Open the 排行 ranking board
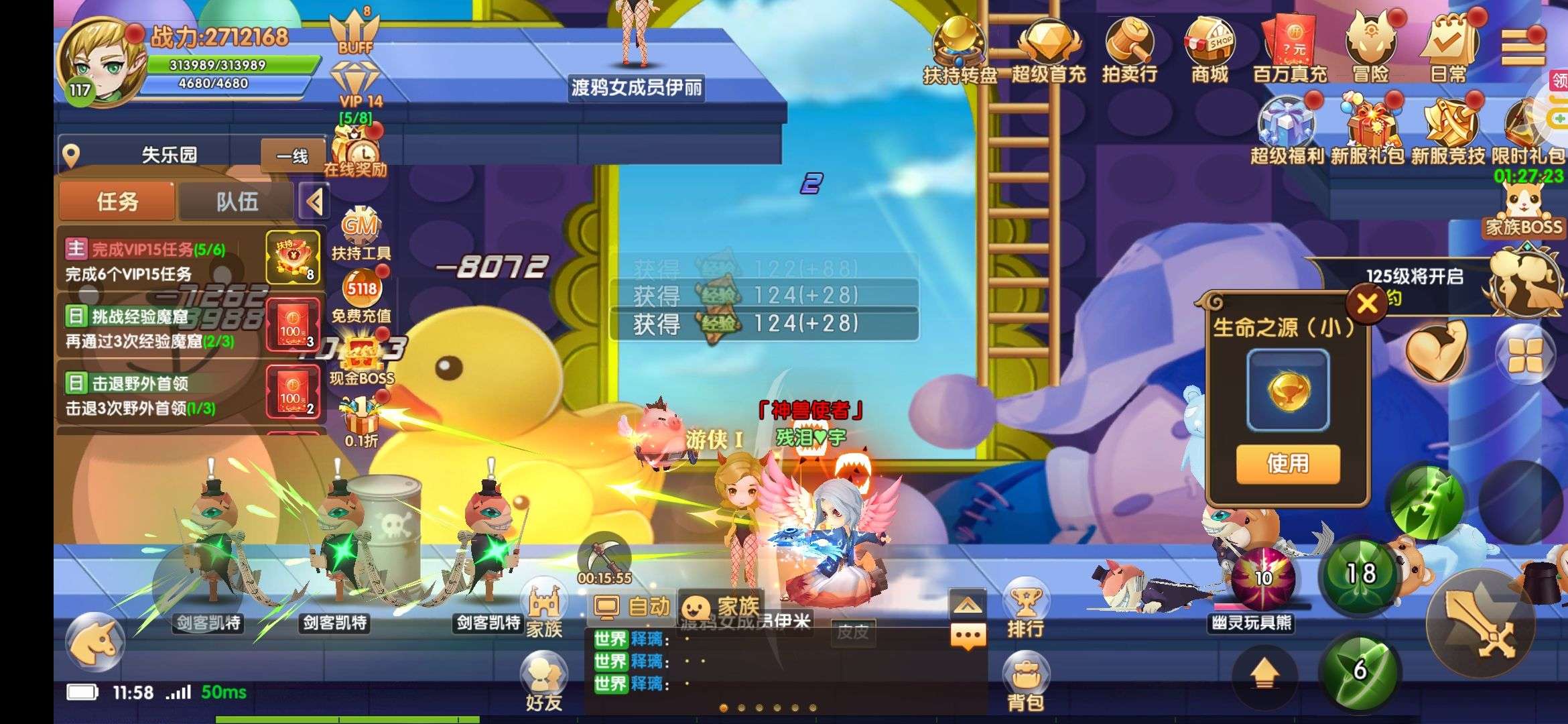Screen dimensions: 1568x724 click(1025, 609)
